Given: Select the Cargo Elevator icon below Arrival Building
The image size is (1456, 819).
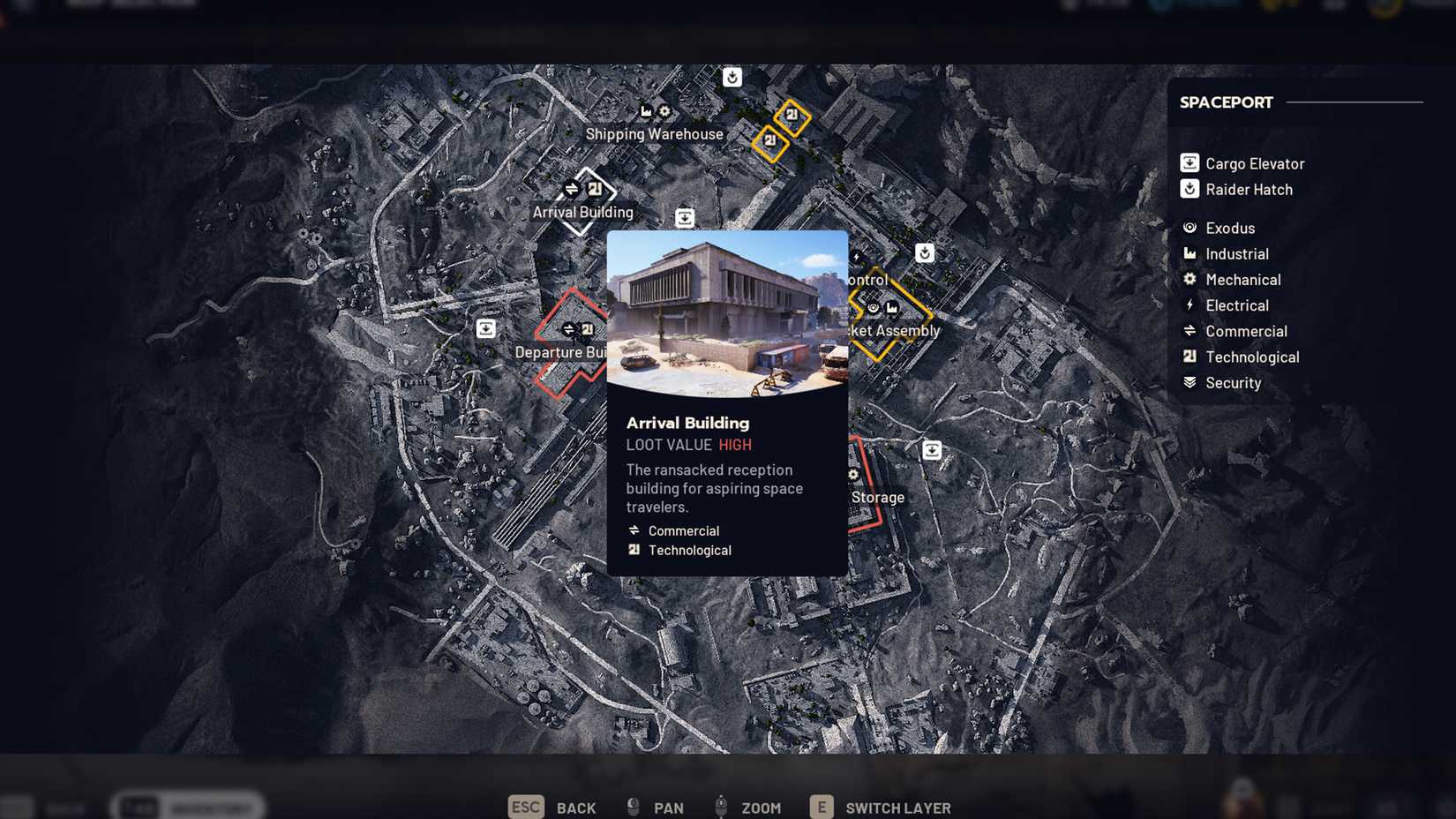Looking at the screenshot, I should point(685,218).
